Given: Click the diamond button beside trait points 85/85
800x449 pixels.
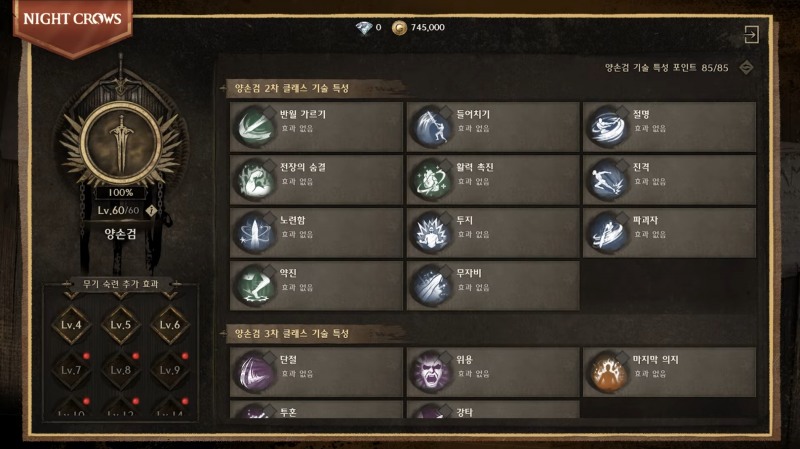Looking at the screenshot, I should click(745, 68).
